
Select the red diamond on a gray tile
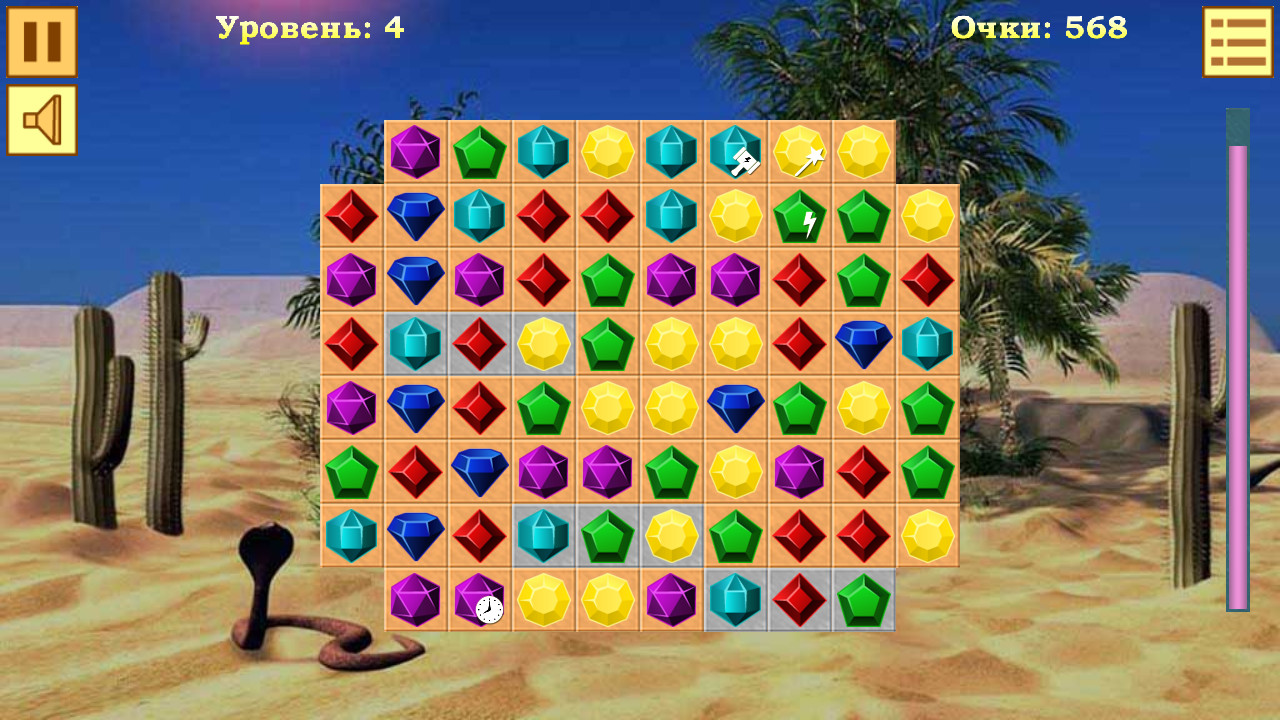pos(481,344)
